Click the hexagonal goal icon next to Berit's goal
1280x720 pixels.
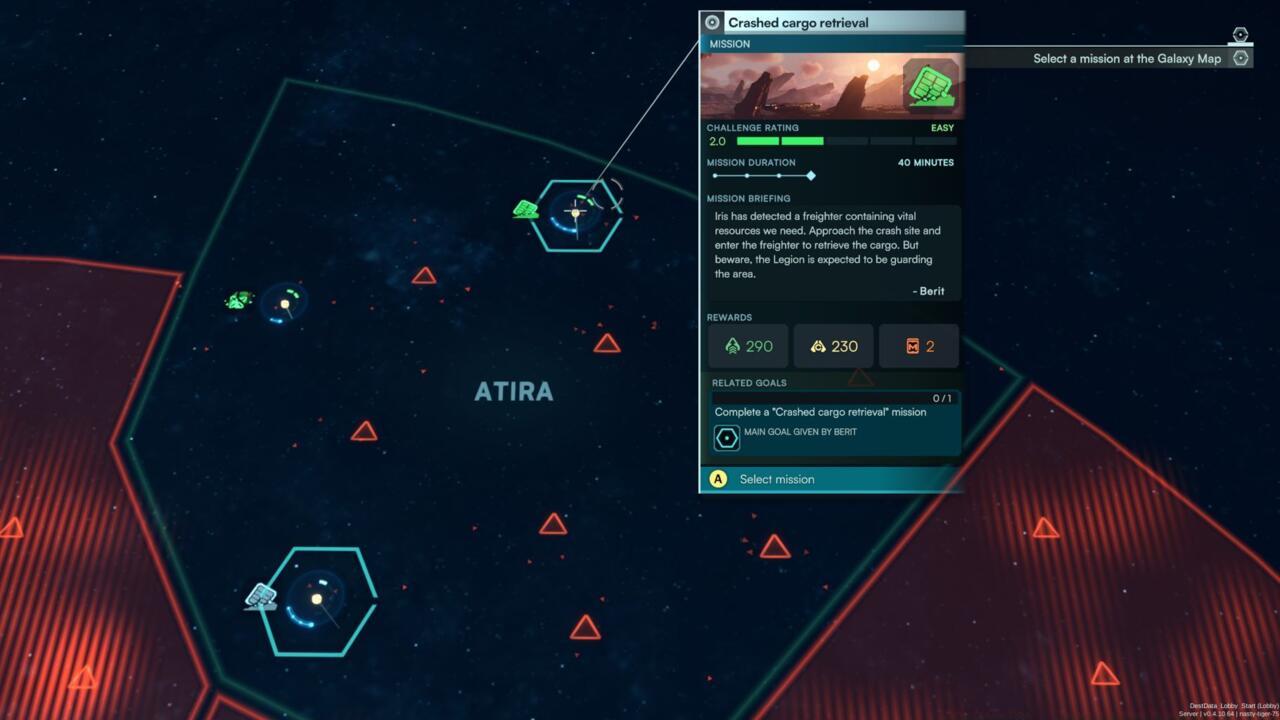pyautogui.click(x=727, y=437)
